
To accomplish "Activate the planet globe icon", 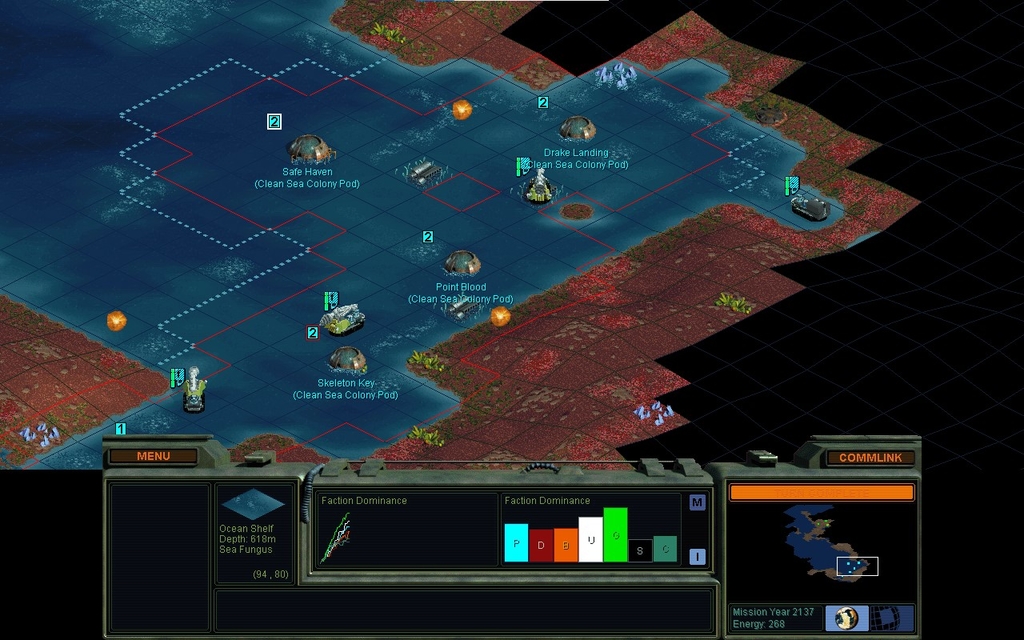I will (847, 617).
